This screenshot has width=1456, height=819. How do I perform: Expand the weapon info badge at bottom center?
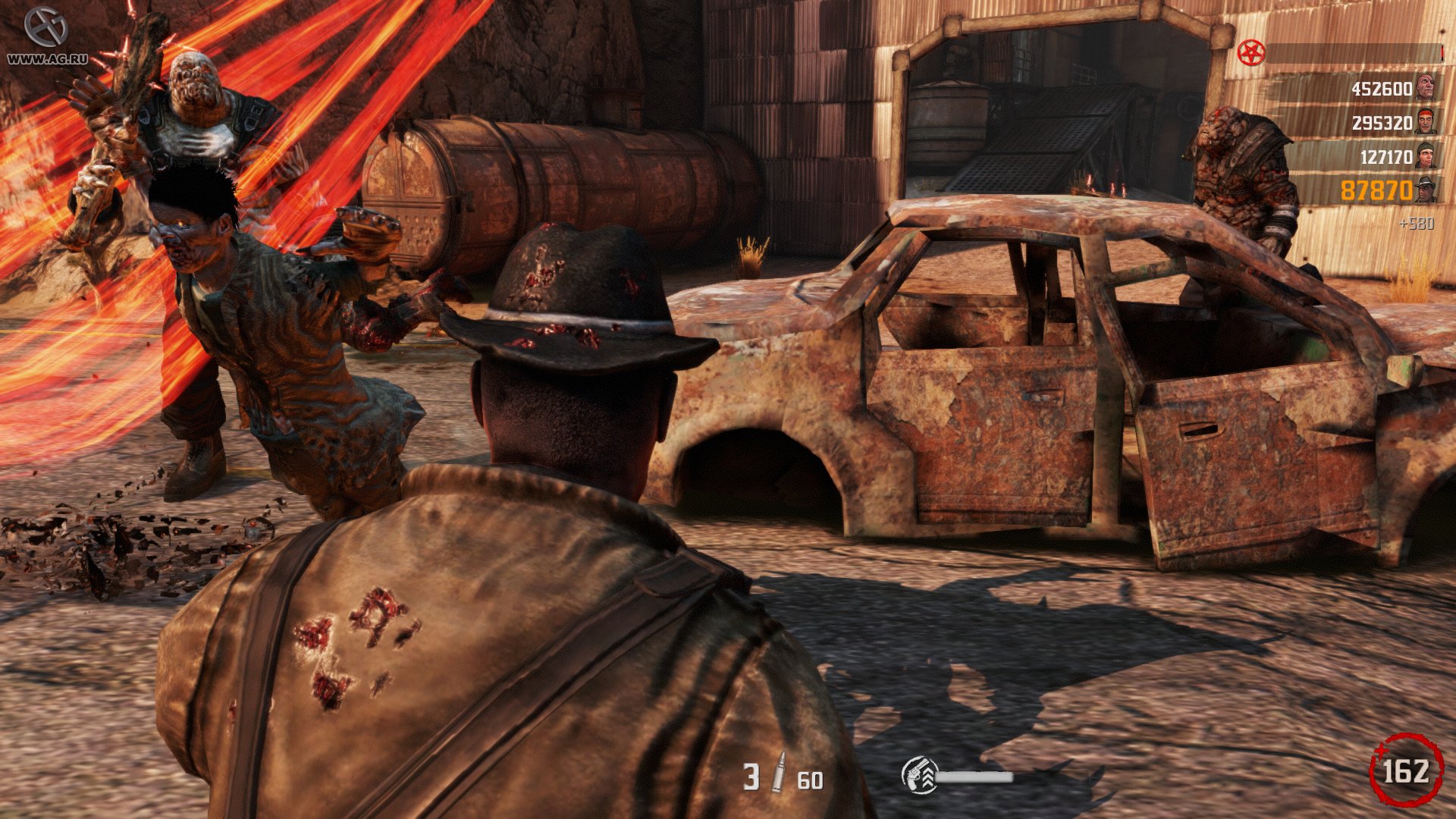pos(921,775)
